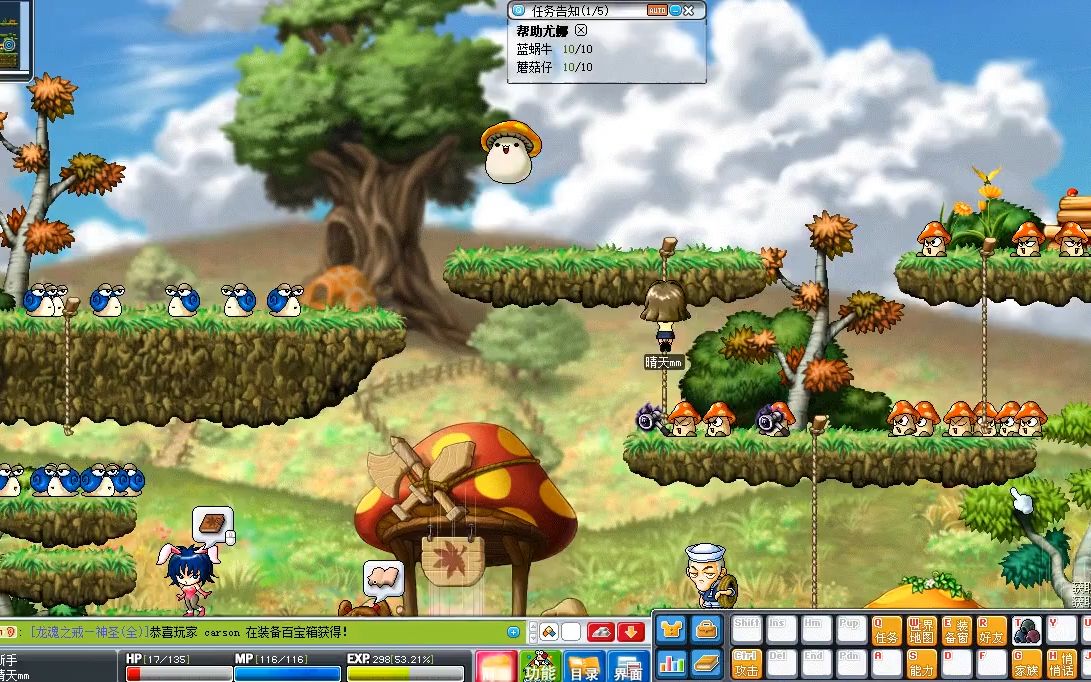Use the dark orbs item in the T slot
Viewport: 1091px width, 682px height.
click(1026, 630)
